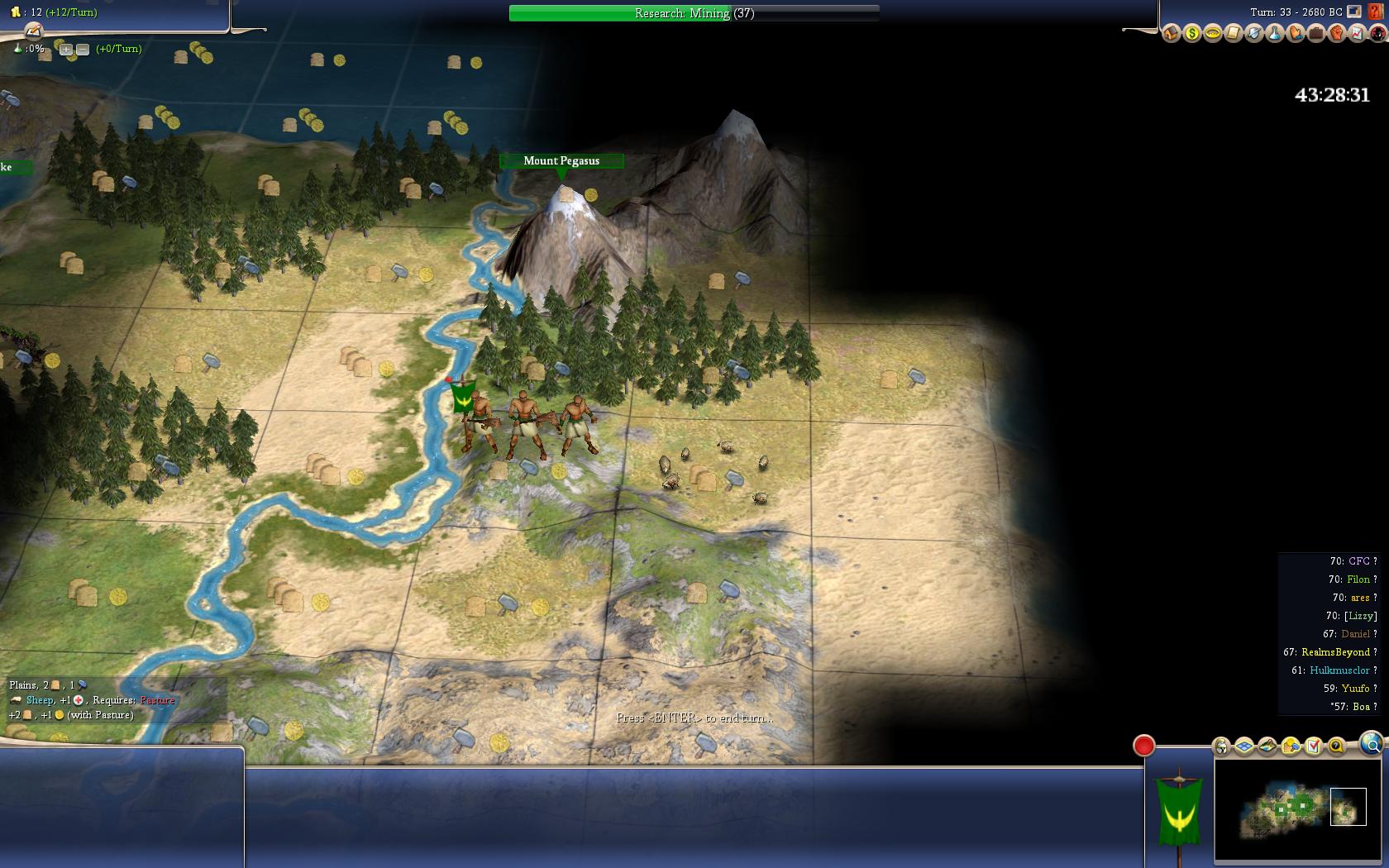Toggle the tile grid overlay button
Screen dimensions: 1389x868
click(x=1244, y=747)
